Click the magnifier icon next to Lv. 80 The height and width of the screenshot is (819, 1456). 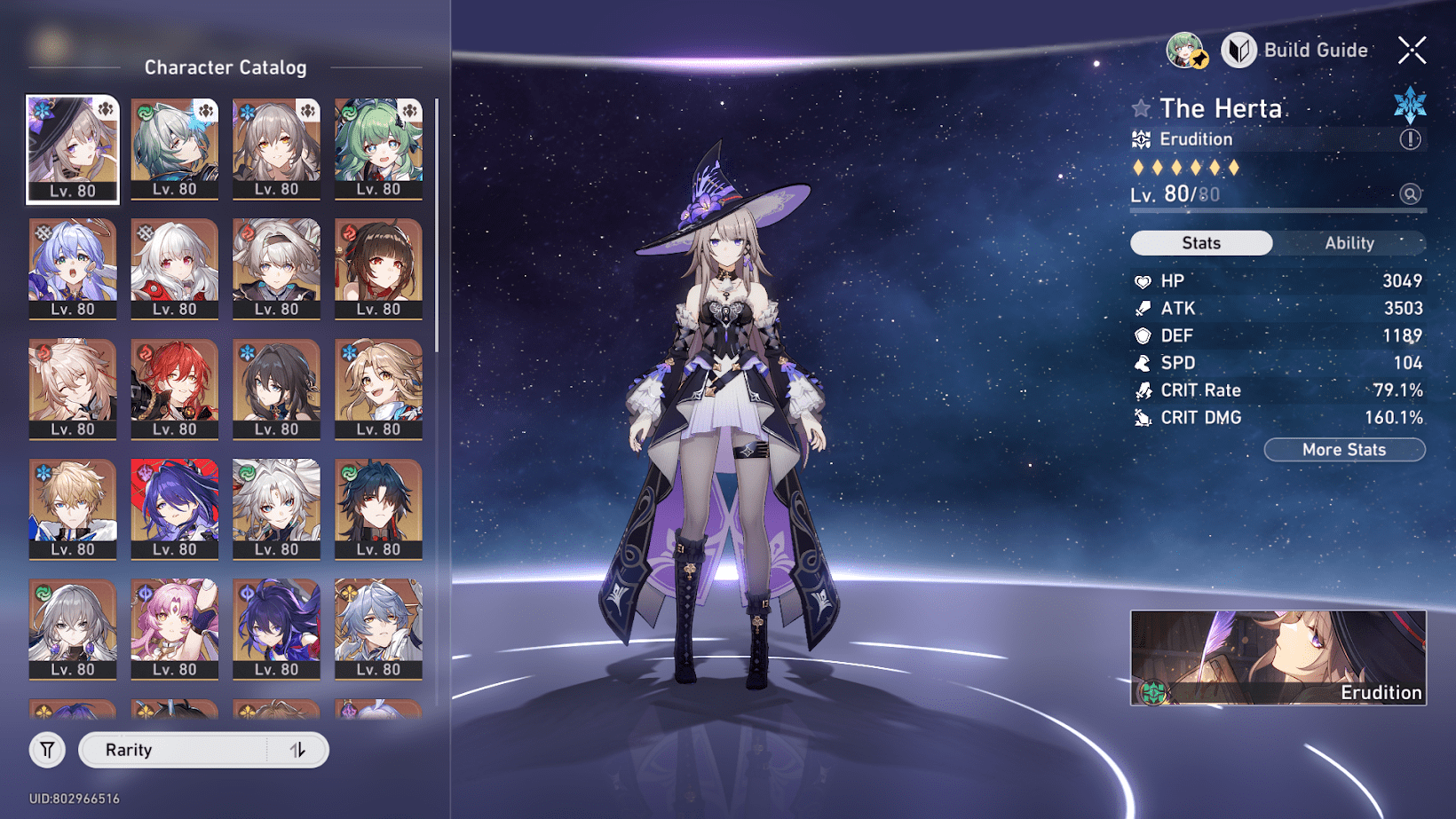(x=1410, y=193)
